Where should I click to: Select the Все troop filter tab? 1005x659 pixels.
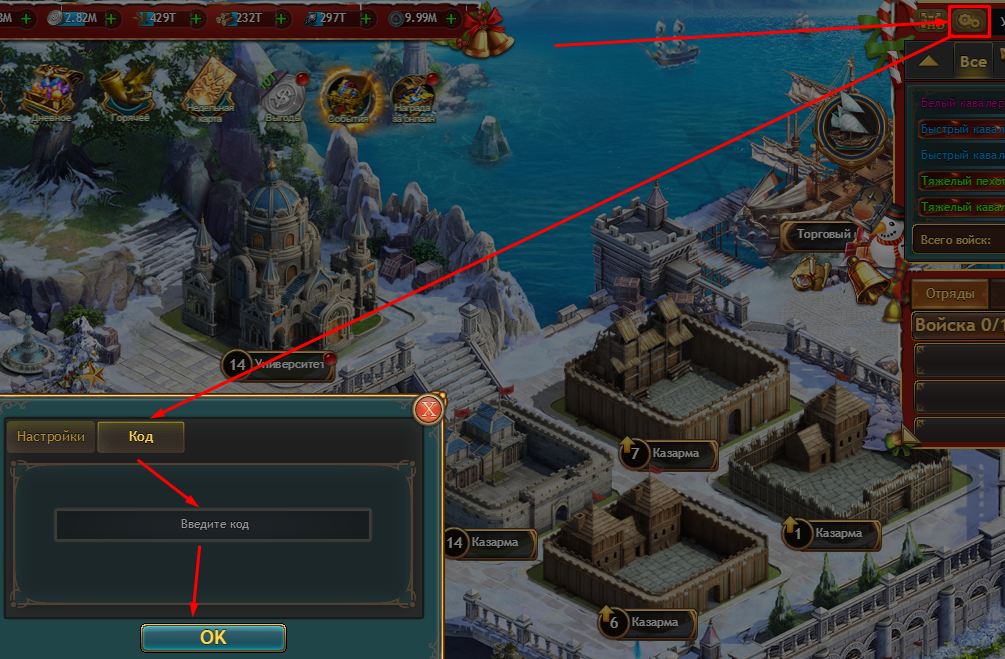(x=972, y=61)
